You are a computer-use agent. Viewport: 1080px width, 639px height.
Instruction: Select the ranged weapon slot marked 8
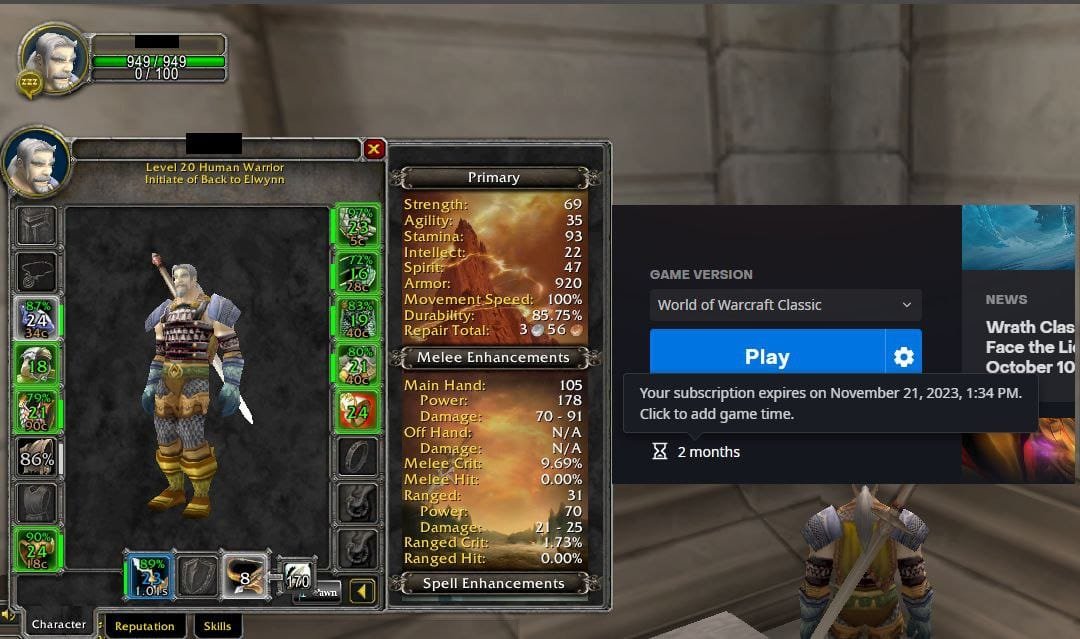[x=244, y=575]
